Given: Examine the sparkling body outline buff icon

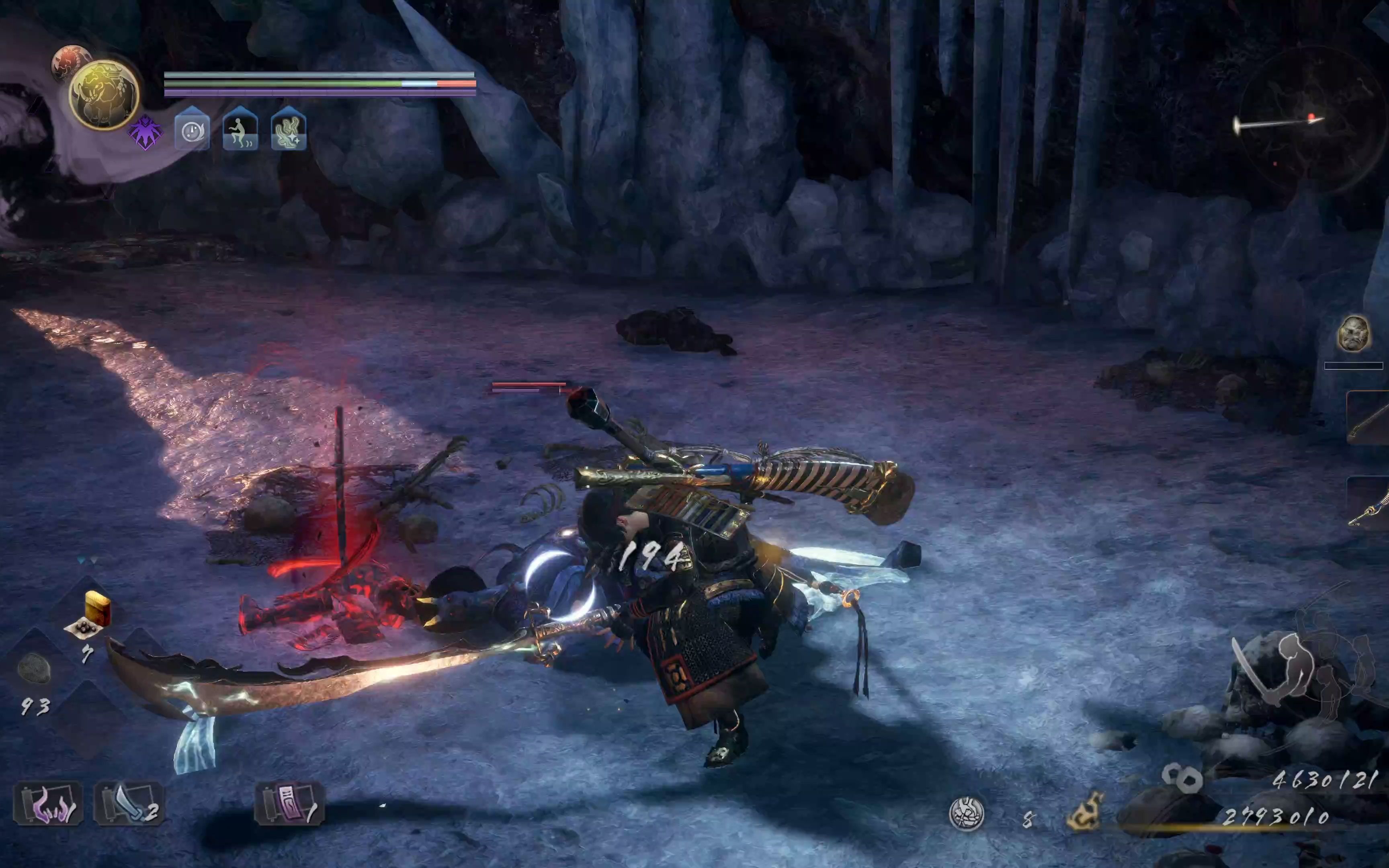Looking at the screenshot, I should pyautogui.click(x=288, y=130).
